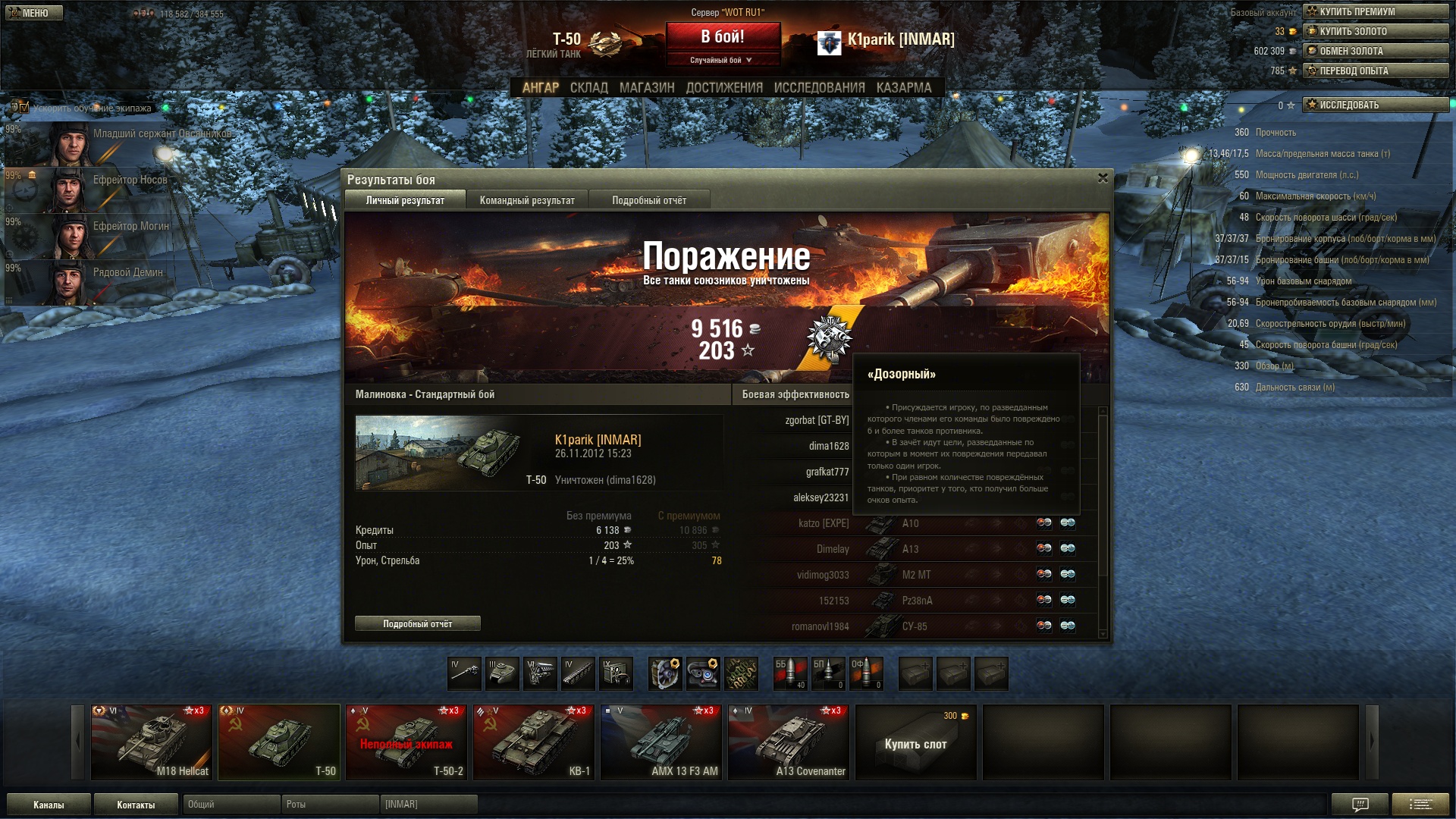
Task: Go to ИССЛЕДОВАНИЯ tech tree
Action: point(819,88)
